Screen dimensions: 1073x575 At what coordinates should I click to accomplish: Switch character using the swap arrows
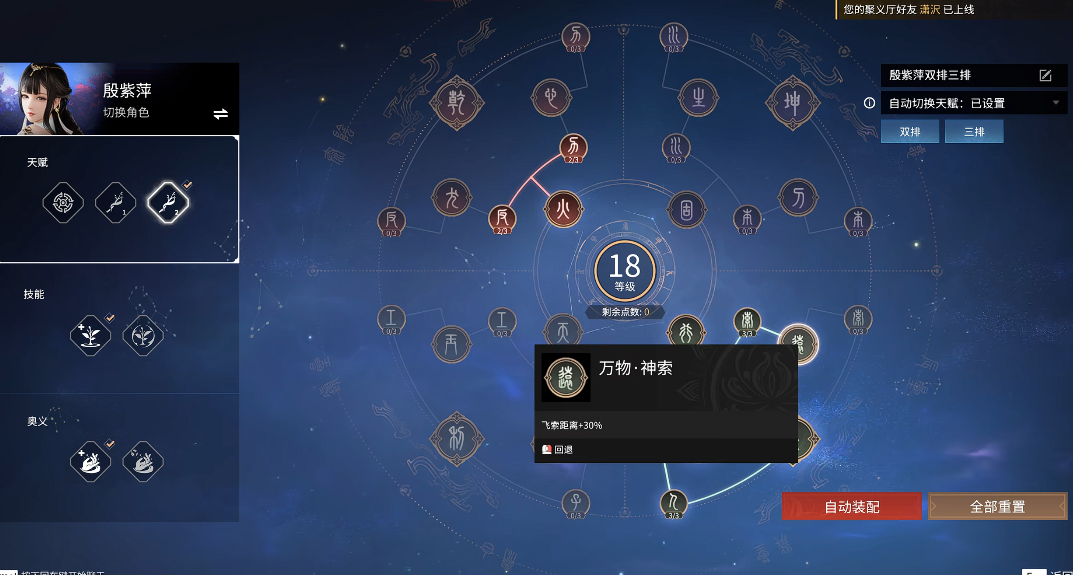[221, 114]
